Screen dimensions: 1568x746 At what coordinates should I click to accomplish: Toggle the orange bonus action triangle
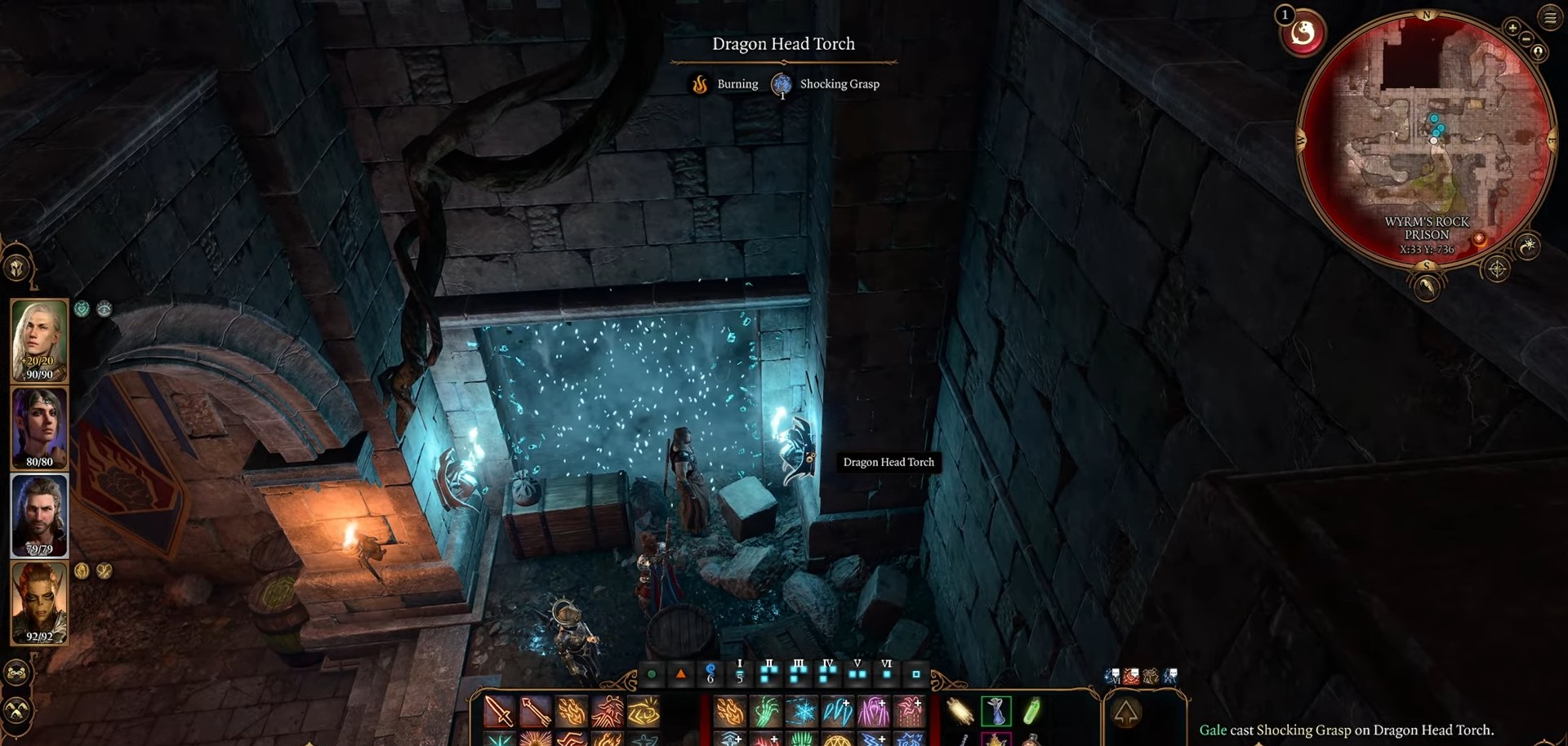680,675
